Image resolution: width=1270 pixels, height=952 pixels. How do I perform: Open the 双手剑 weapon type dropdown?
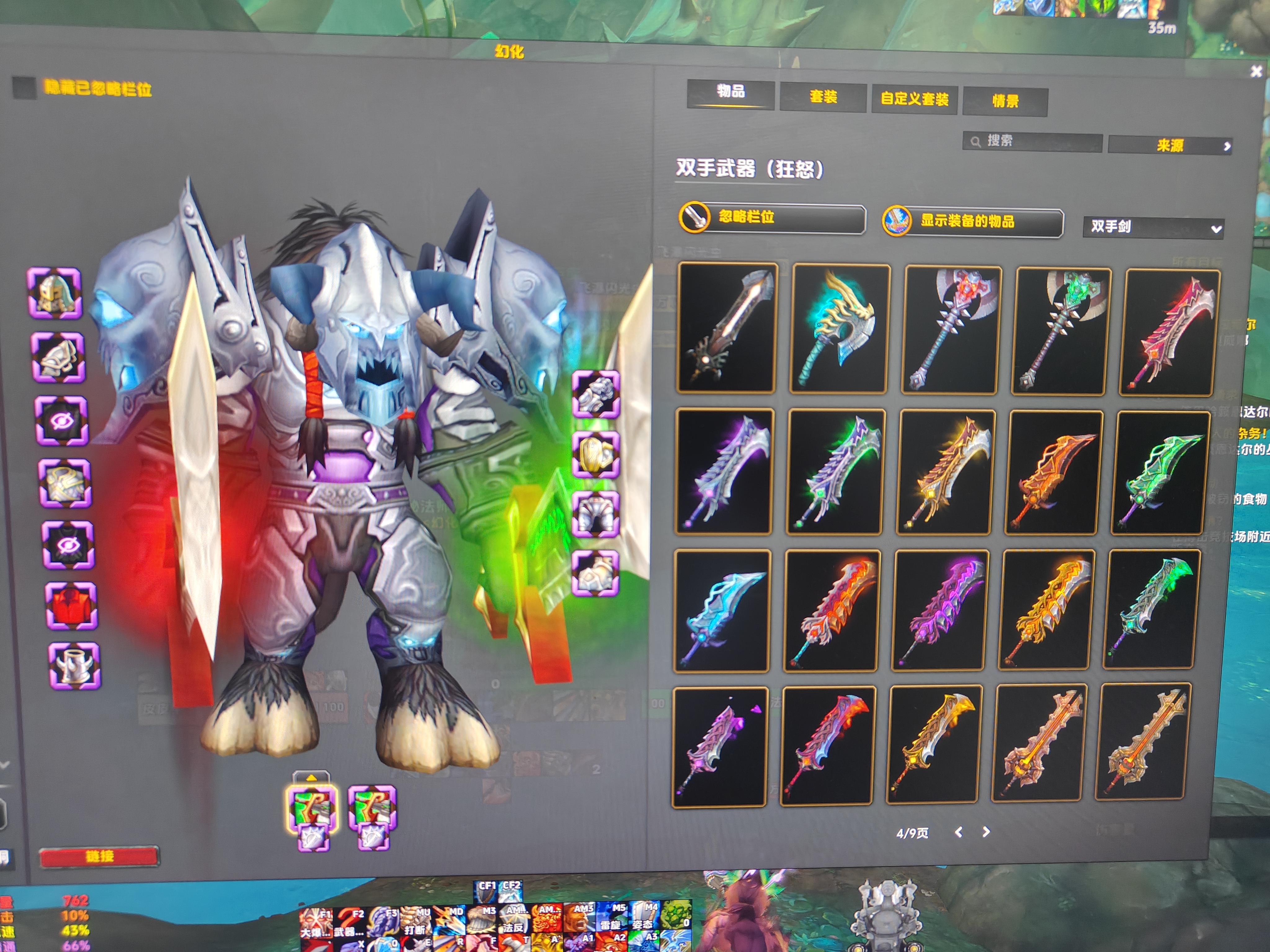(x=1153, y=227)
